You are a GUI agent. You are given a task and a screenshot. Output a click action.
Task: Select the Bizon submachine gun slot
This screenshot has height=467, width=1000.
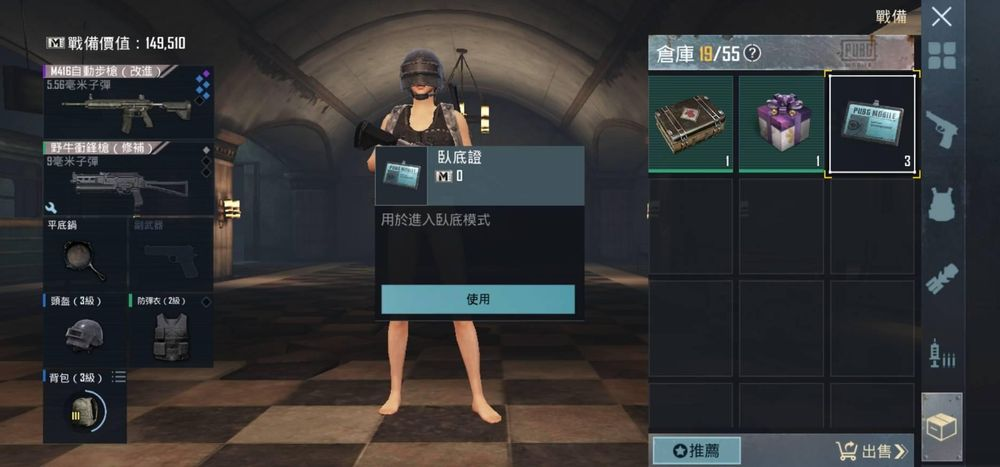click(x=127, y=178)
